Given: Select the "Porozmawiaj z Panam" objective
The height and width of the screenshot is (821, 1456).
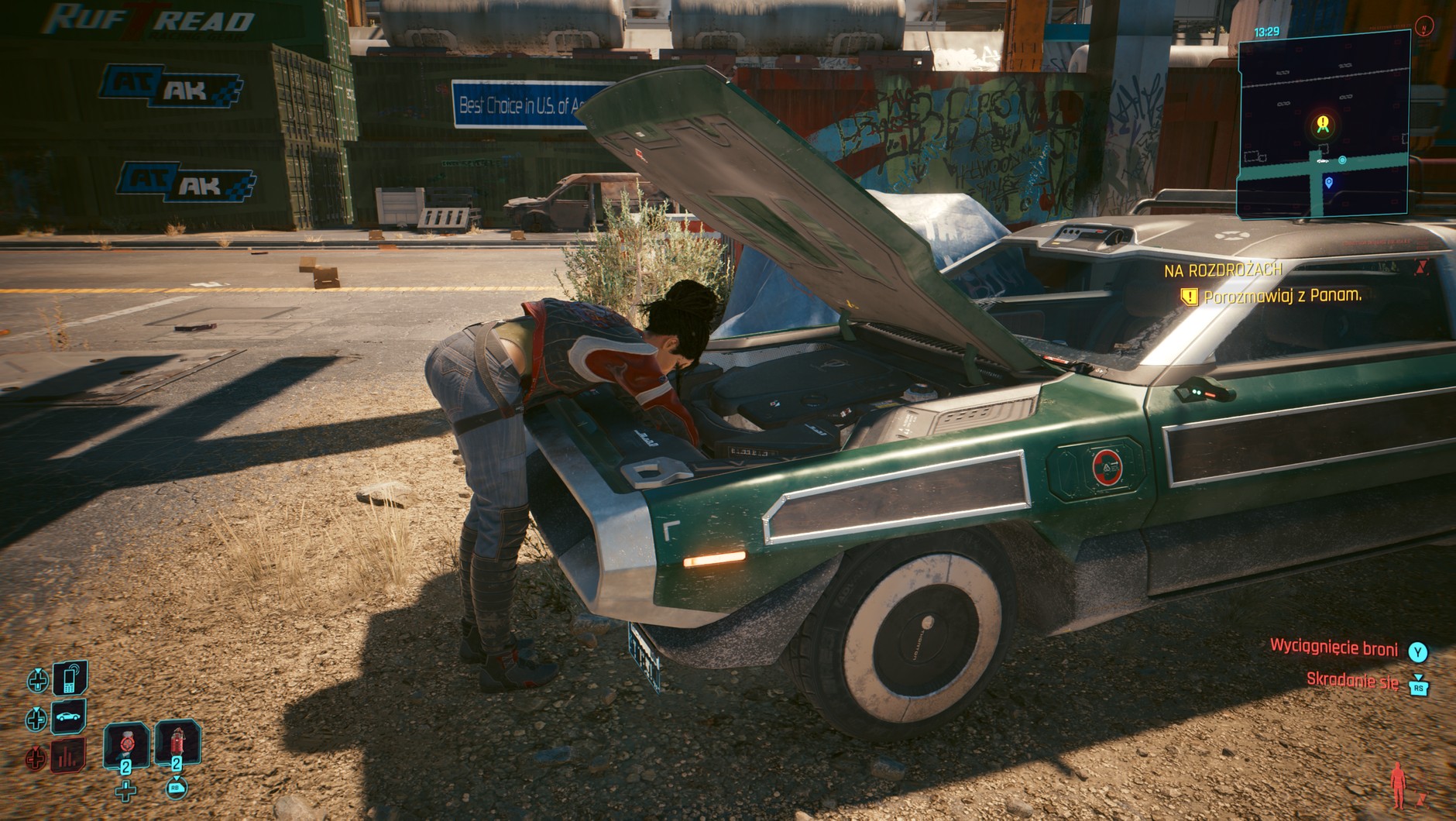Looking at the screenshot, I should [x=1282, y=295].
